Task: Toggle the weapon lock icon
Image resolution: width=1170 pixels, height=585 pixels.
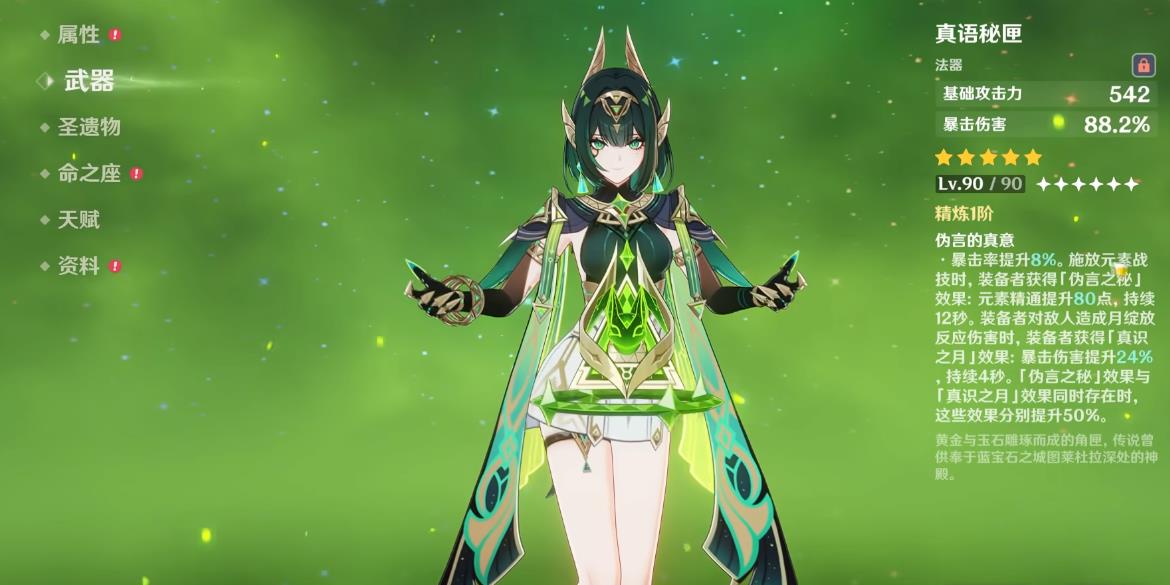Action: click(1143, 66)
